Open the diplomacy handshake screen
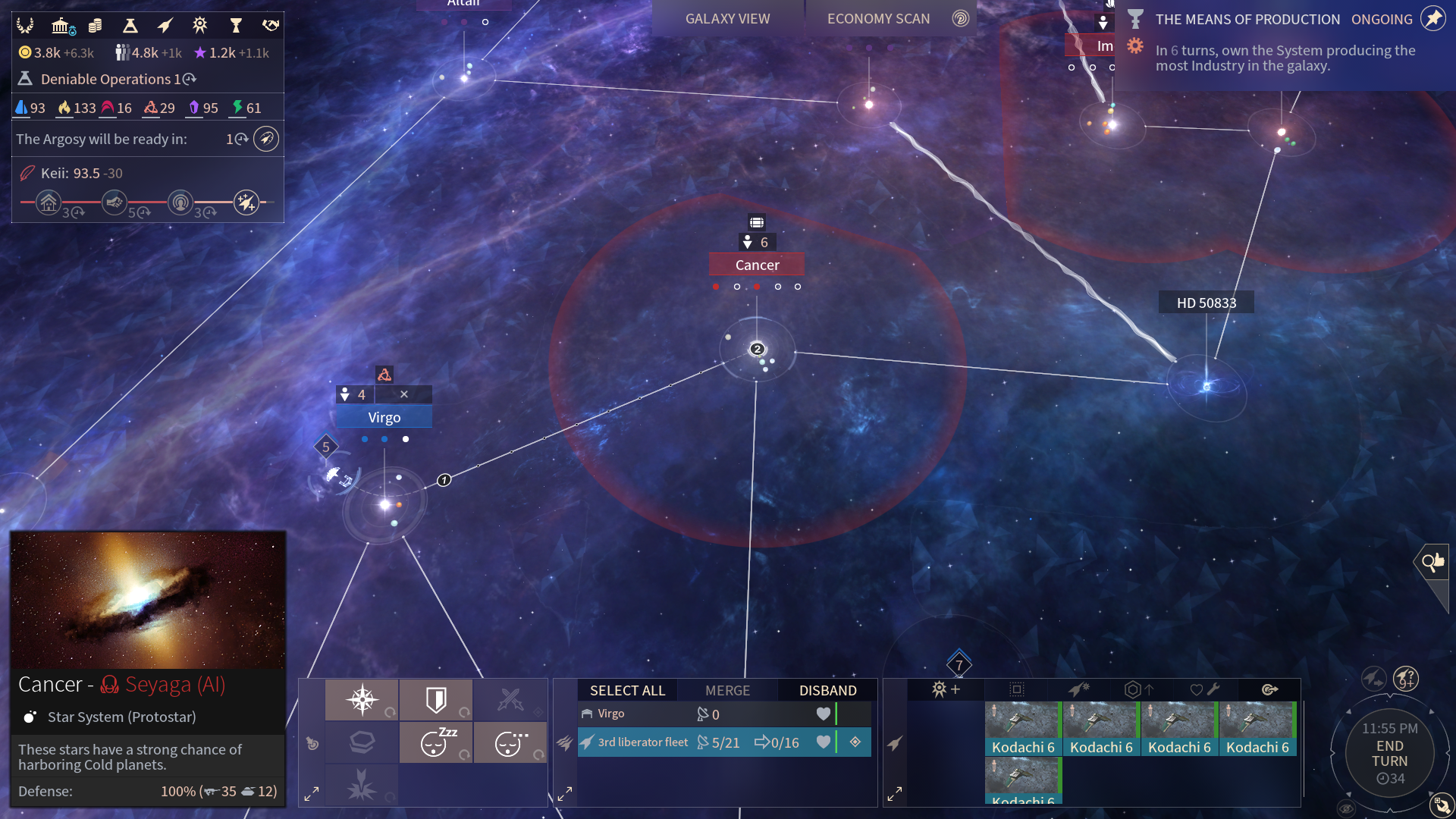 coord(271,27)
